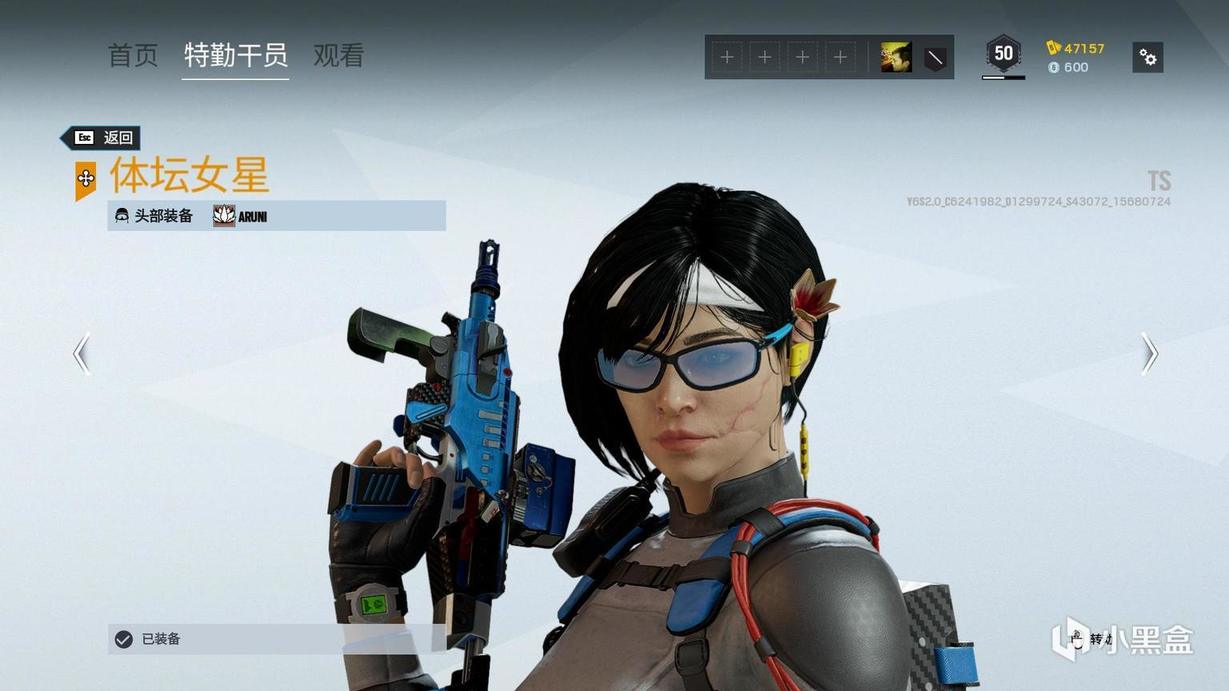Open the level 50 rank badge

(x=1003, y=54)
